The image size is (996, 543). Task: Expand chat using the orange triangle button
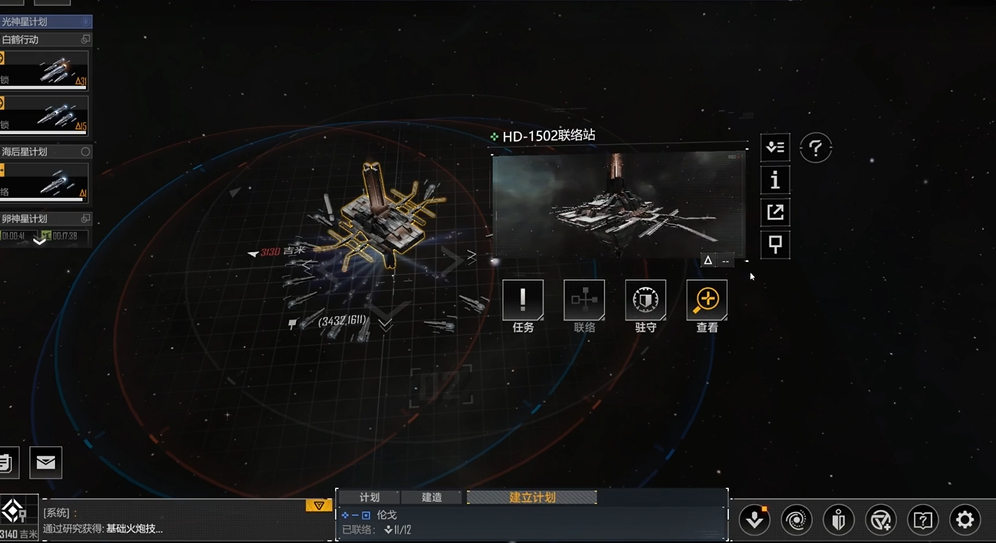pos(318,505)
